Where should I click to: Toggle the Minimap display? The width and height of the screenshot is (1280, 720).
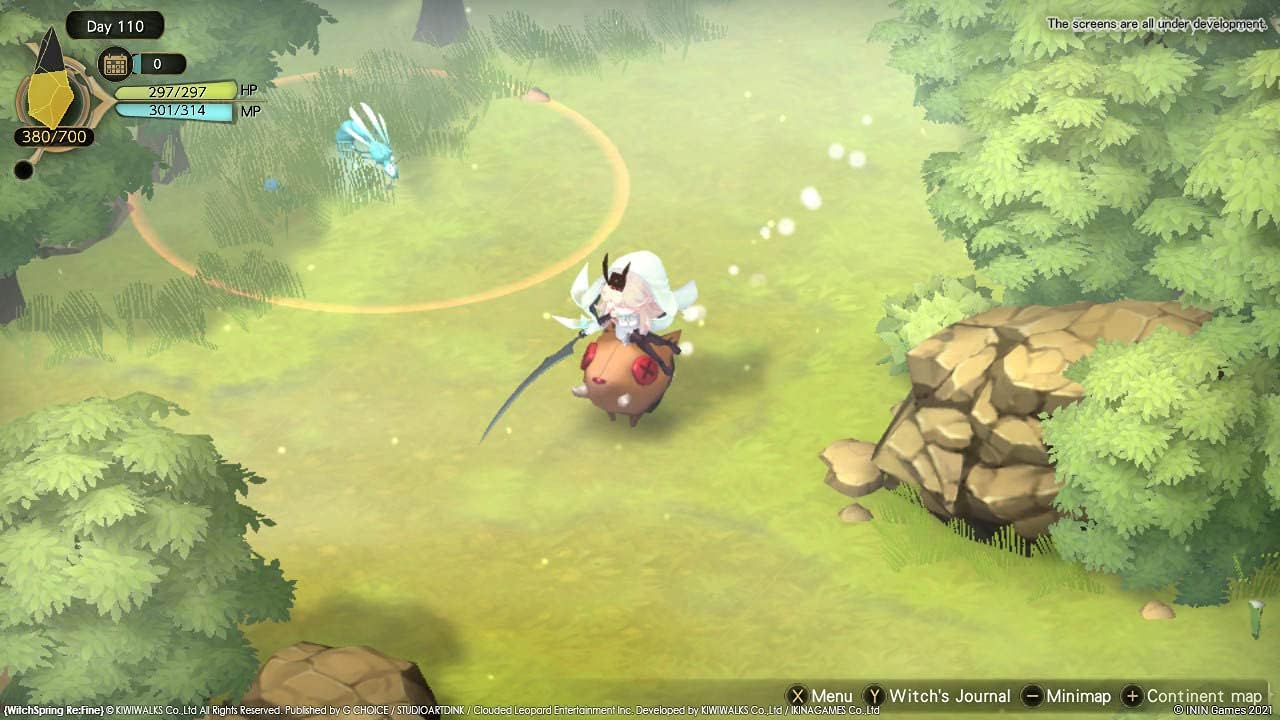(1075, 695)
